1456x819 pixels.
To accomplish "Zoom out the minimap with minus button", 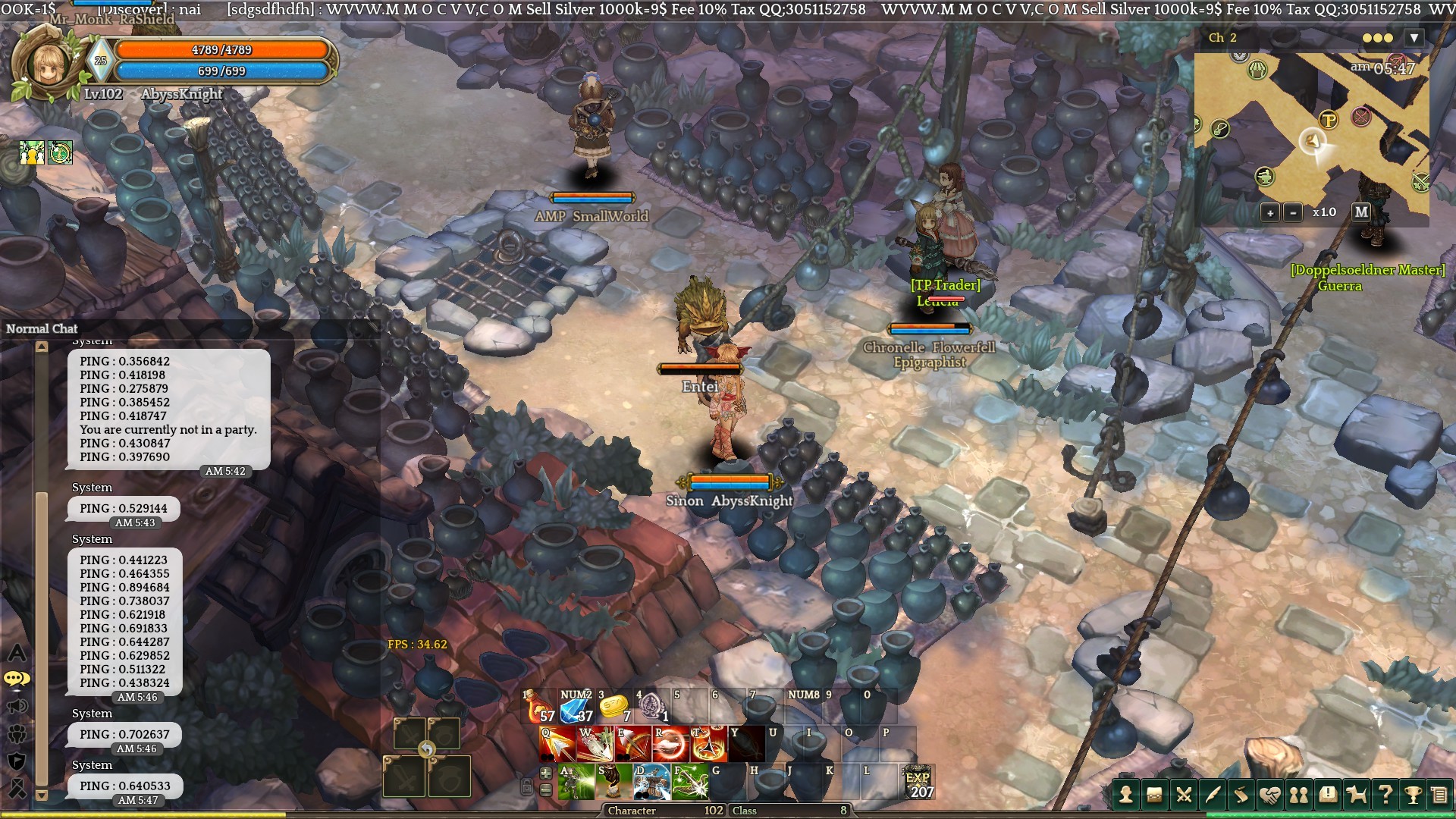I will [x=1293, y=212].
